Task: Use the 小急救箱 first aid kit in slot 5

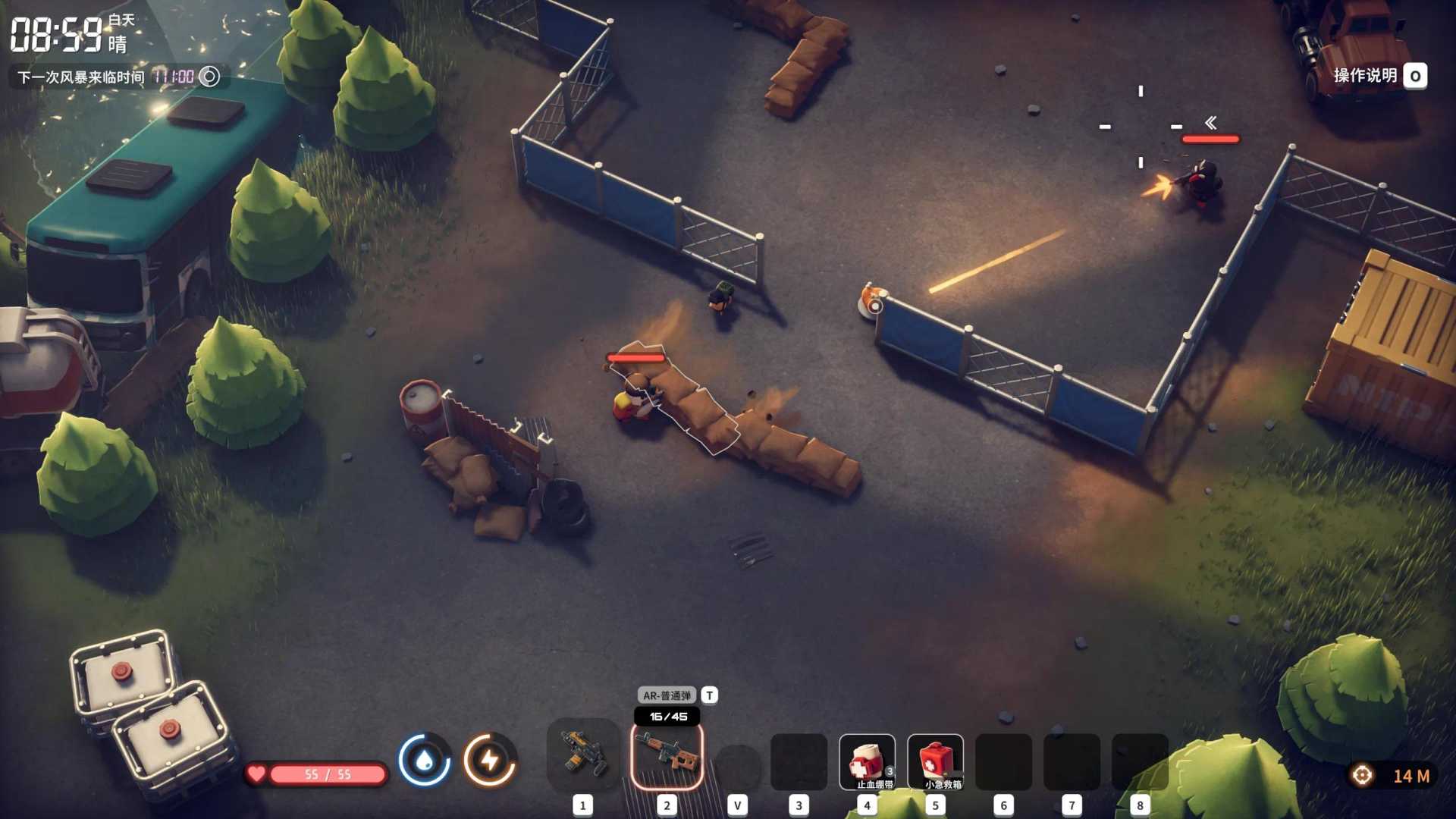Action: pyautogui.click(x=935, y=762)
